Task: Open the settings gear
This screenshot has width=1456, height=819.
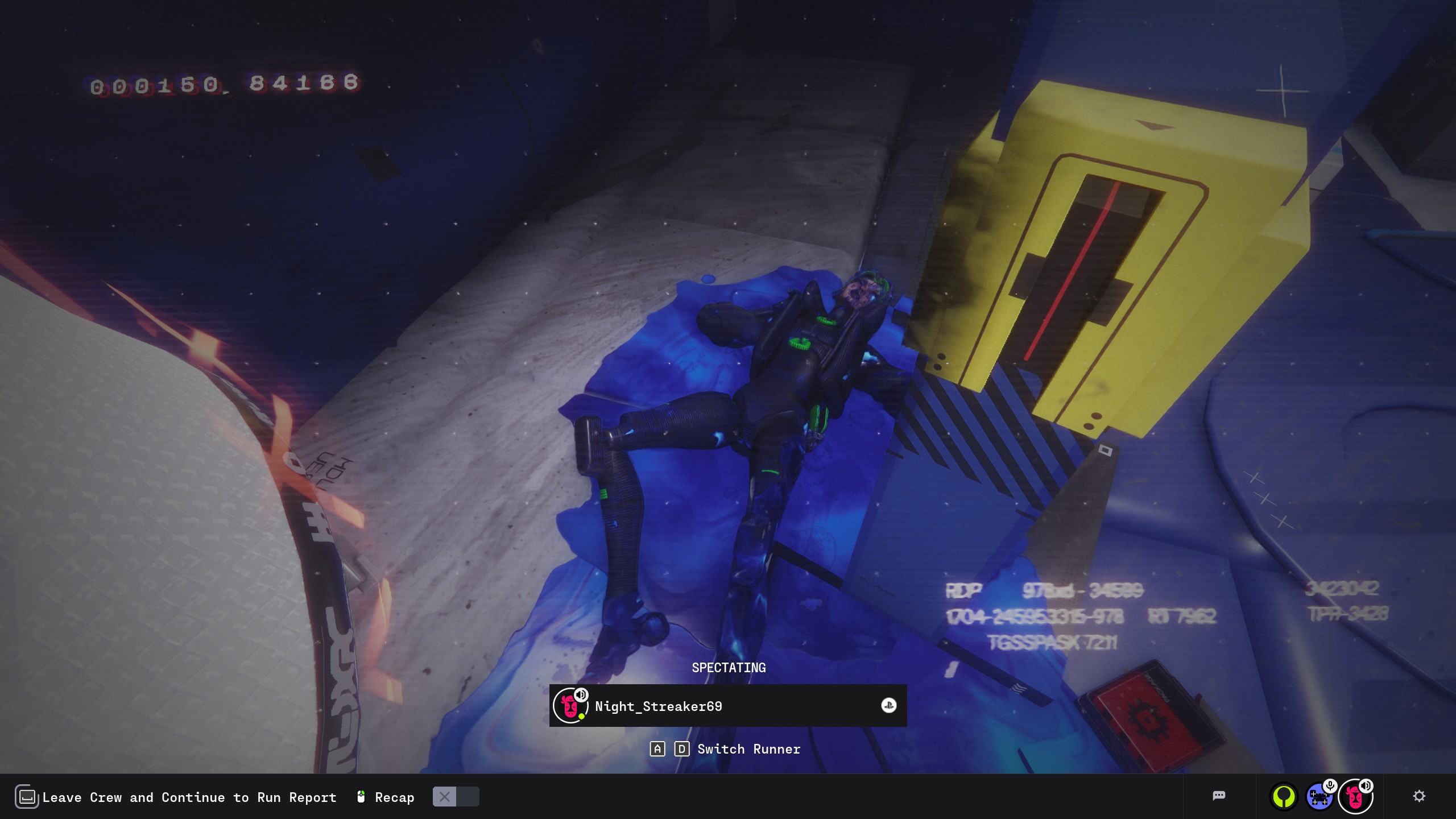Action: (1419, 796)
